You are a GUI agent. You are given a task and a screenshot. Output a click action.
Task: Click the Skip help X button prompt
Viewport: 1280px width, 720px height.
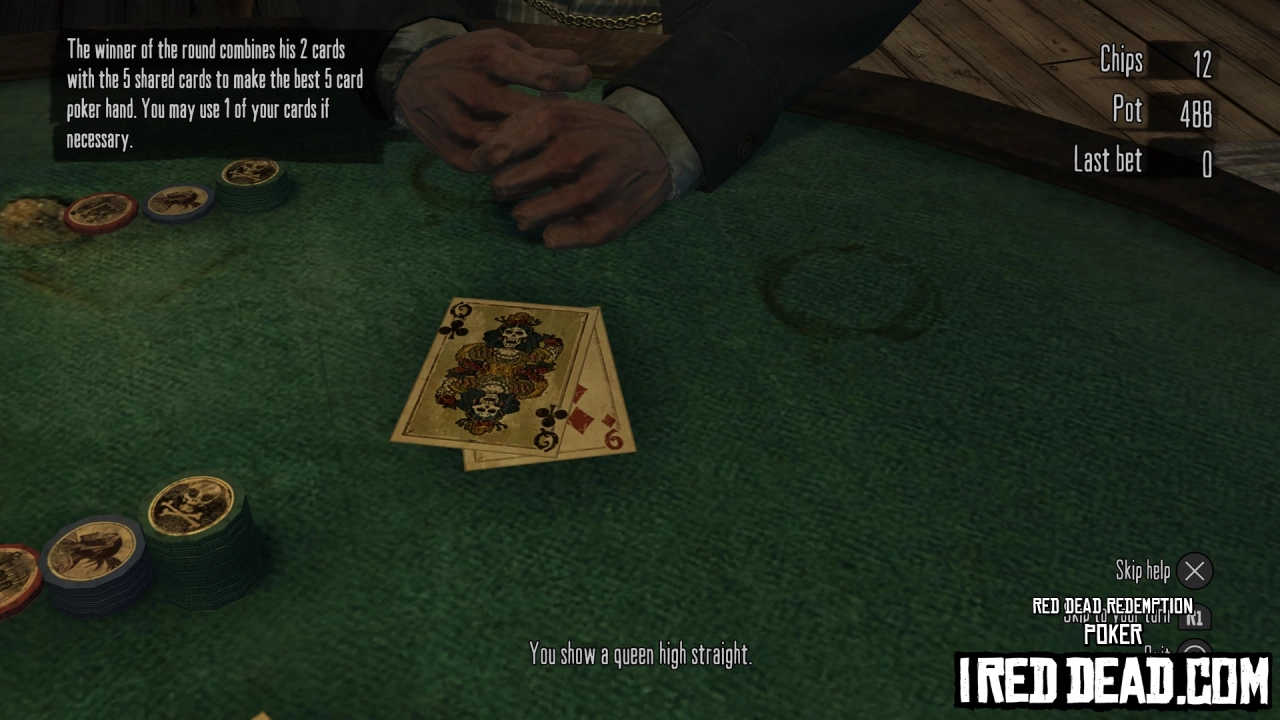(1195, 571)
